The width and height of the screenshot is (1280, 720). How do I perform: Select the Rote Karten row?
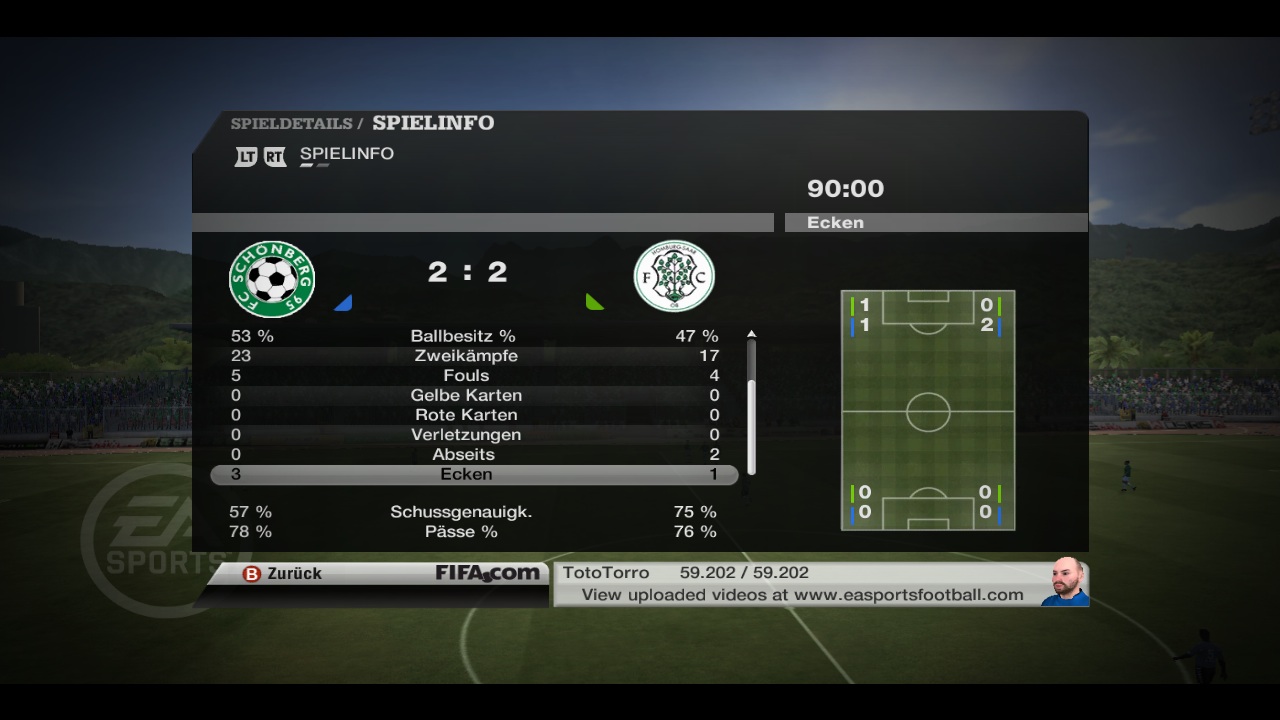point(466,415)
